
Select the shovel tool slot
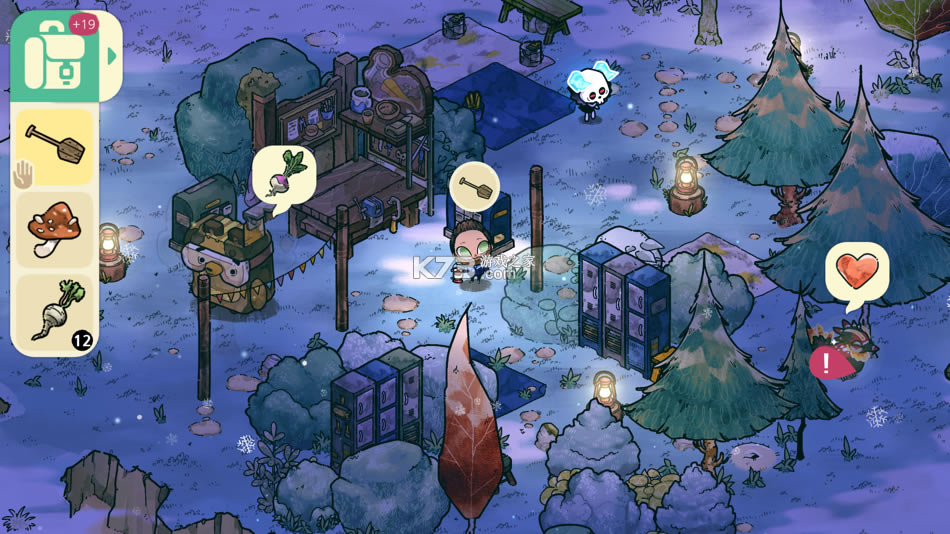click(x=55, y=147)
